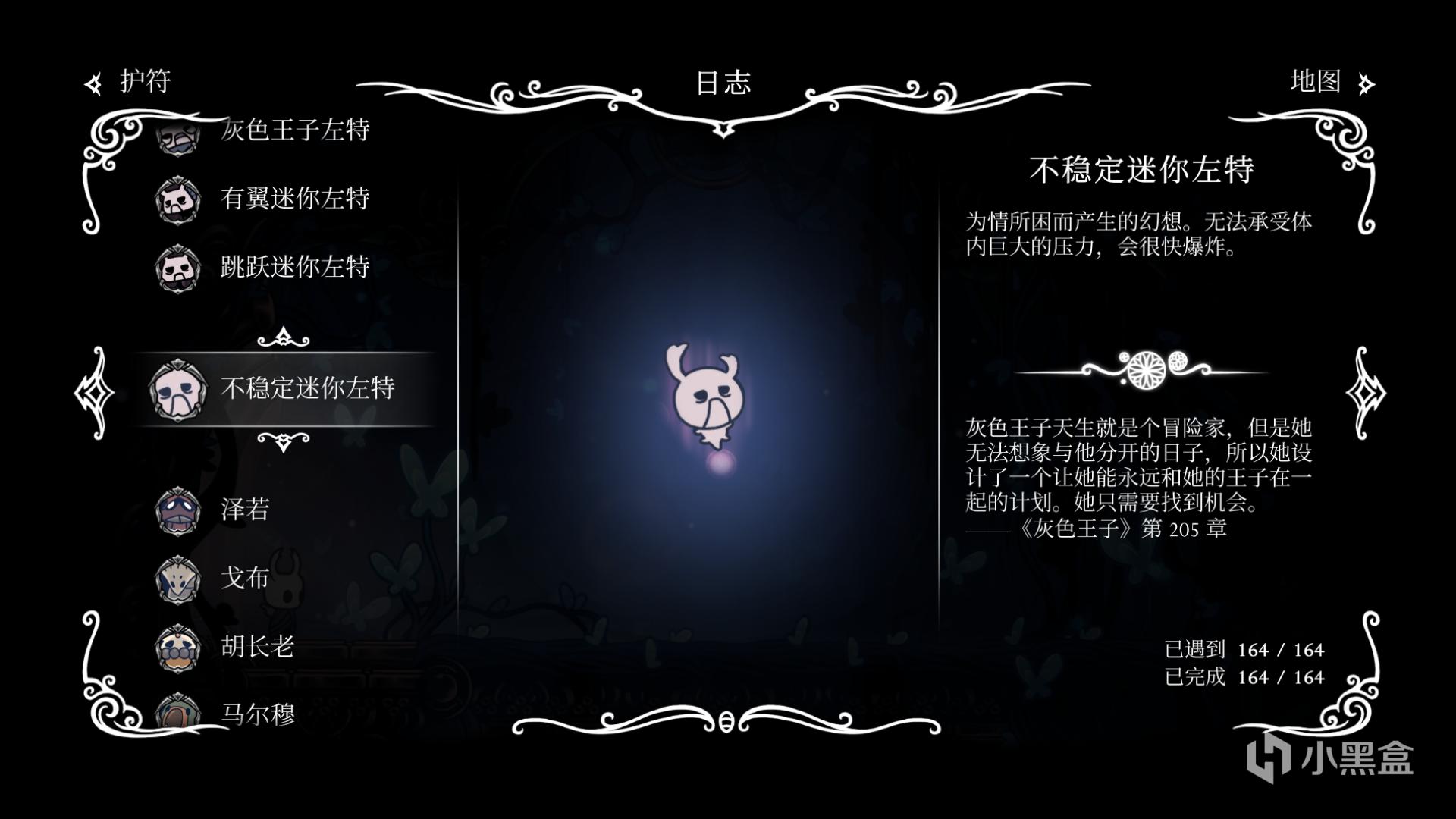Click the right page-switch arrow ornament
Image resolution: width=1456 pixels, height=819 pixels.
coord(1366,393)
